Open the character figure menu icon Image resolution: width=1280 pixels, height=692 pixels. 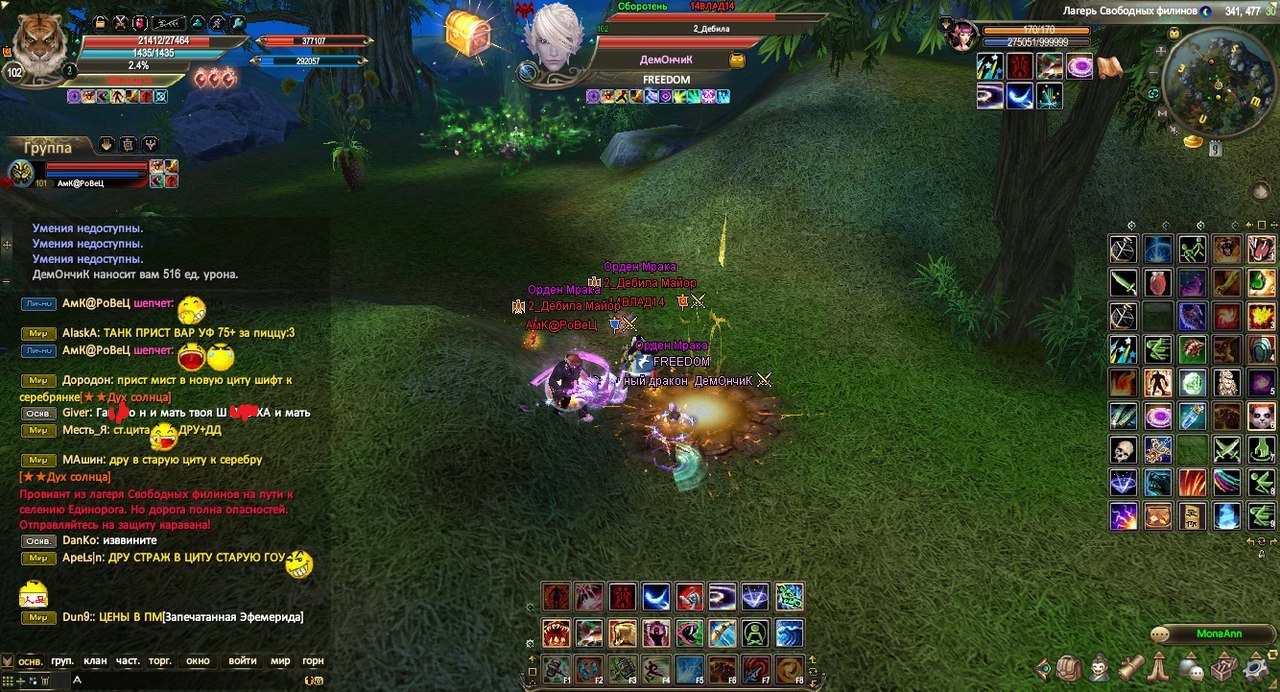click(1099, 667)
